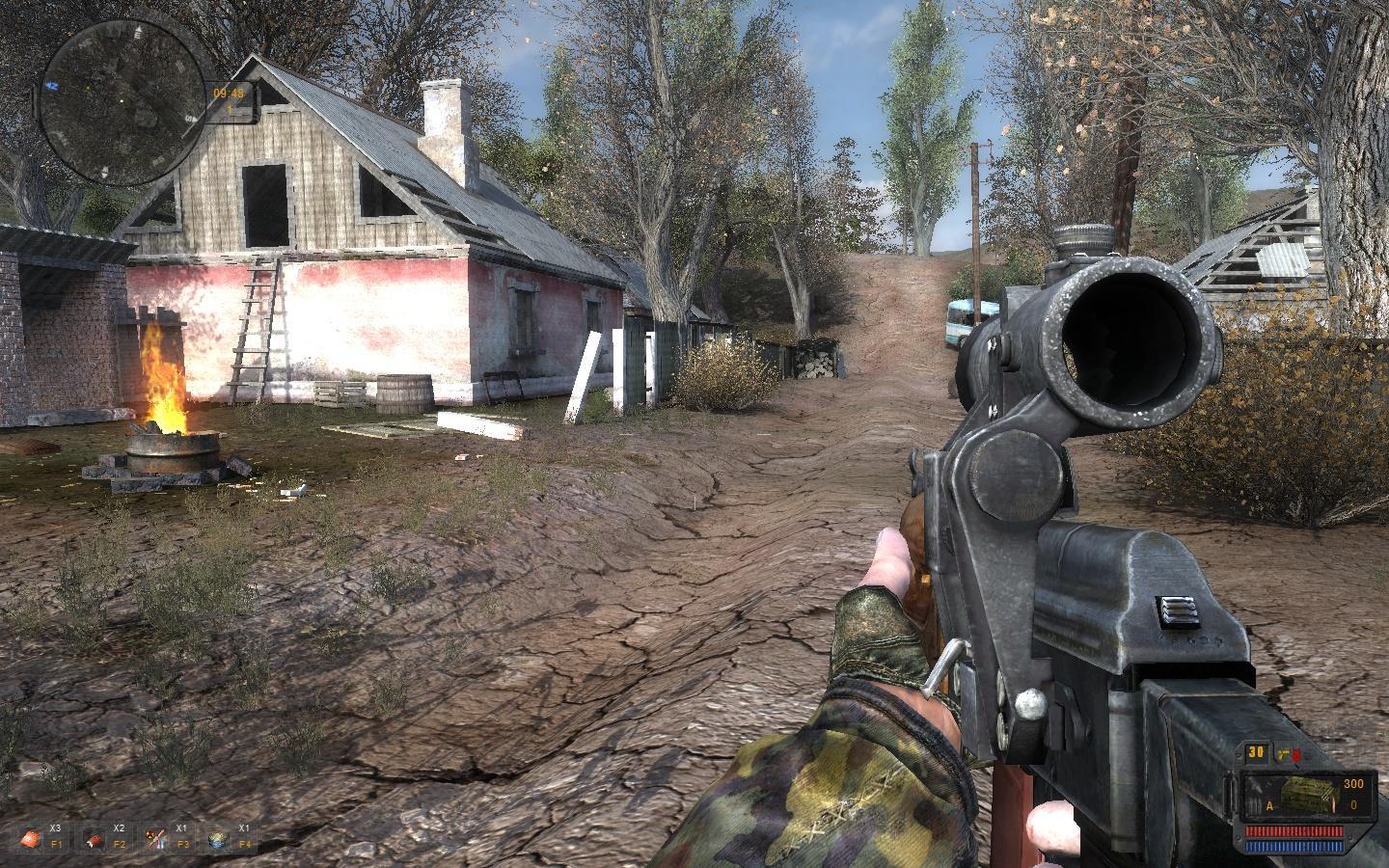Choose the anti-radiation syringe quick slot
This screenshot has width=1389, height=868.
coord(156,838)
